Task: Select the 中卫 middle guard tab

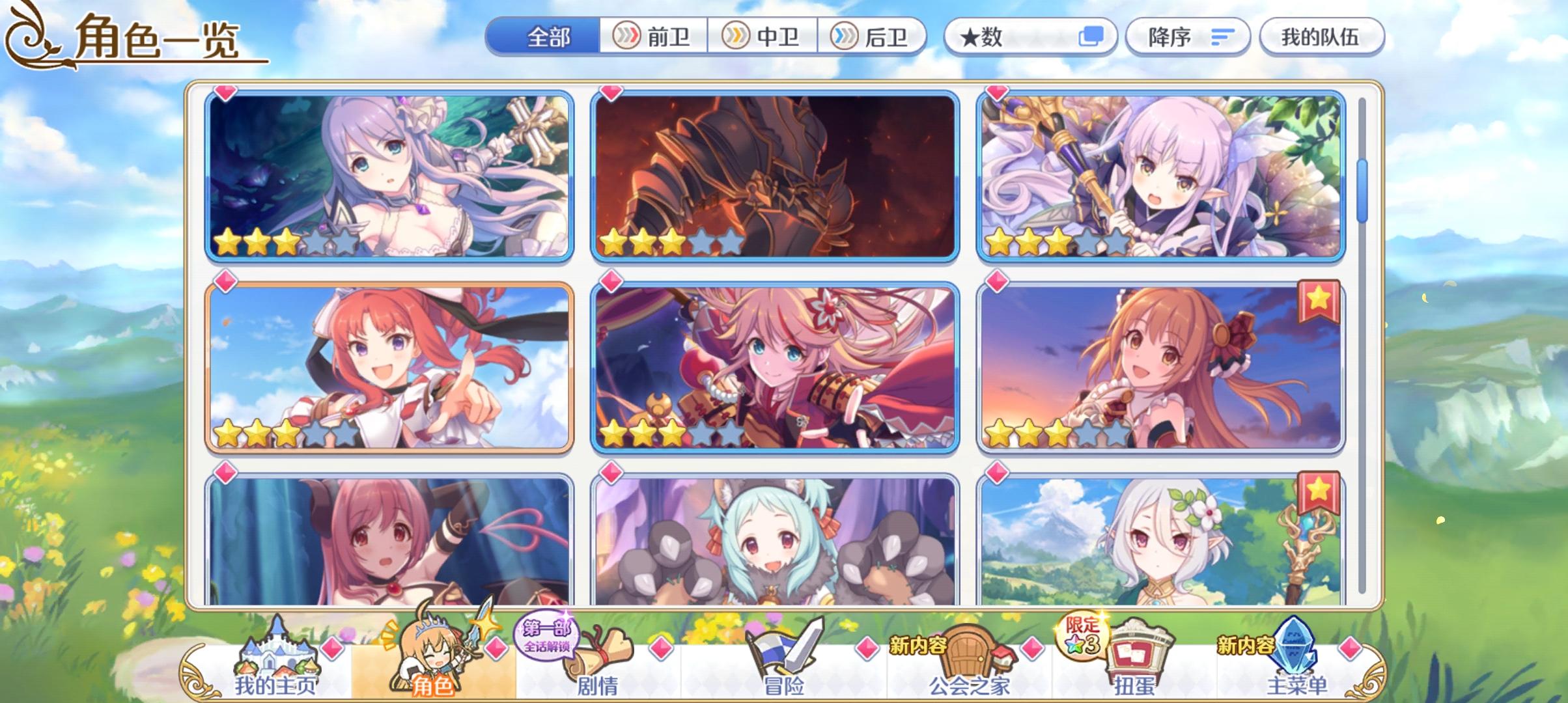Action: tap(766, 37)
